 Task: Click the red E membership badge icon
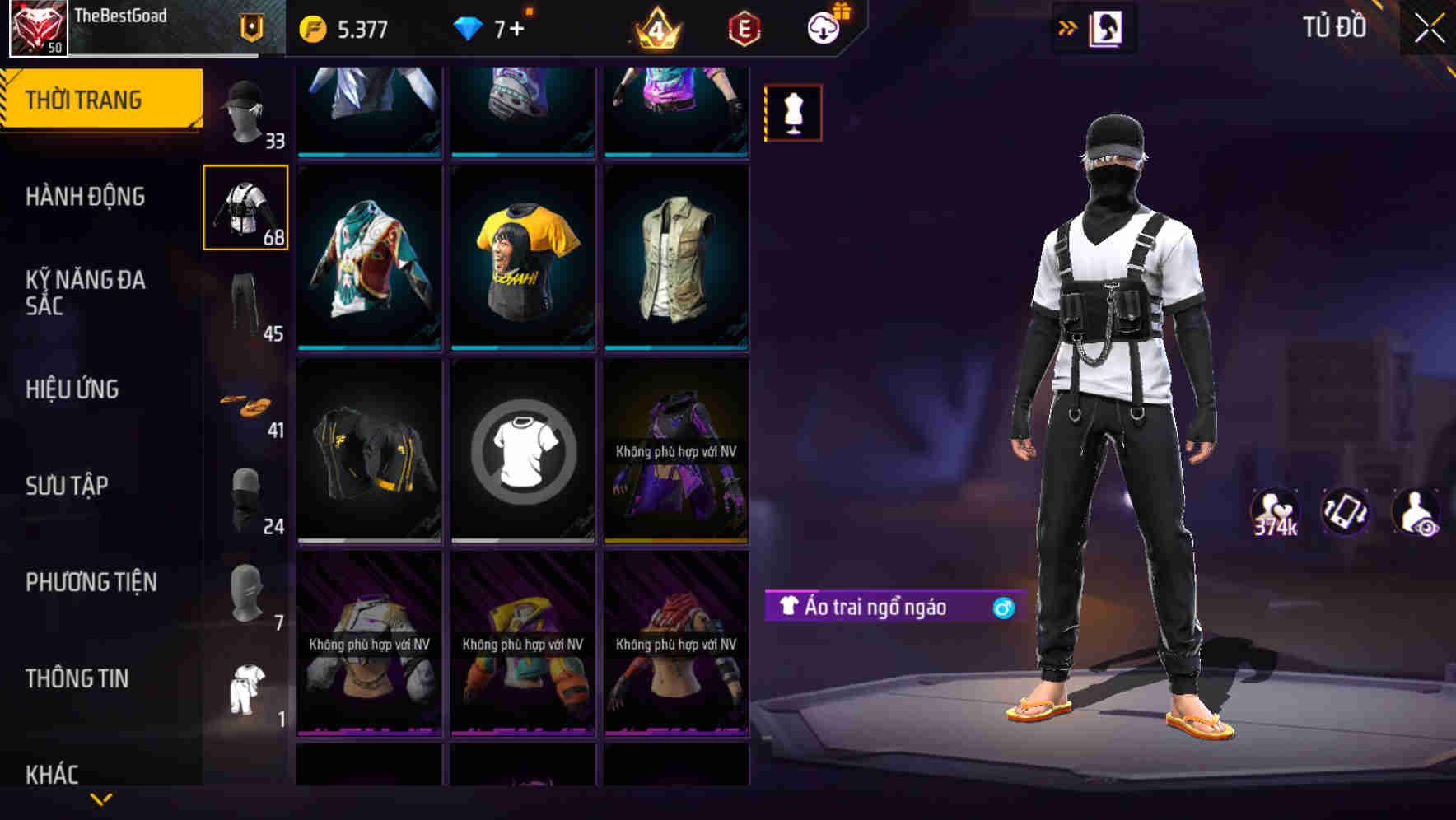742,28
